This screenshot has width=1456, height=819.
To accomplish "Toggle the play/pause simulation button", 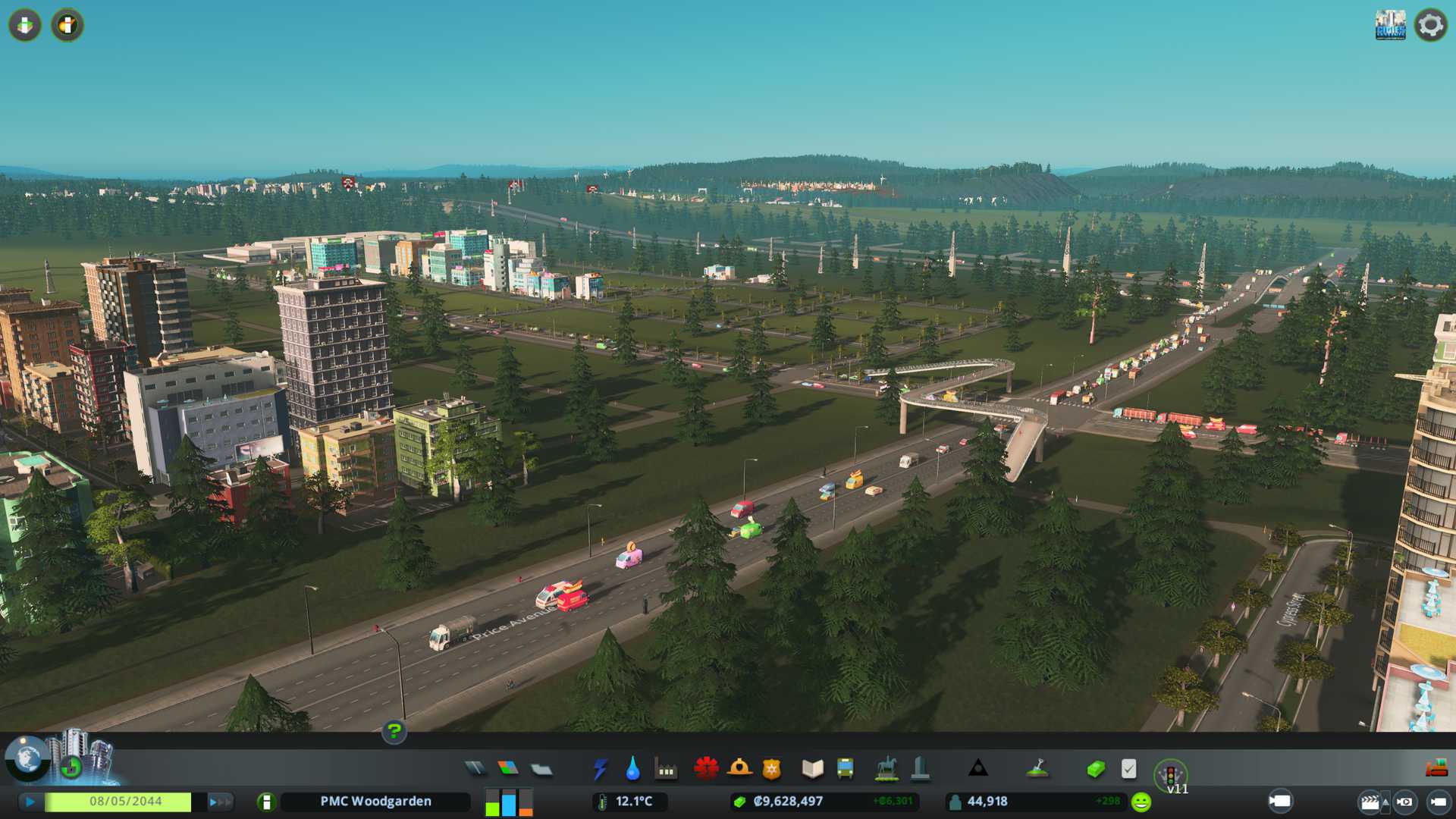I will (30, 802).
